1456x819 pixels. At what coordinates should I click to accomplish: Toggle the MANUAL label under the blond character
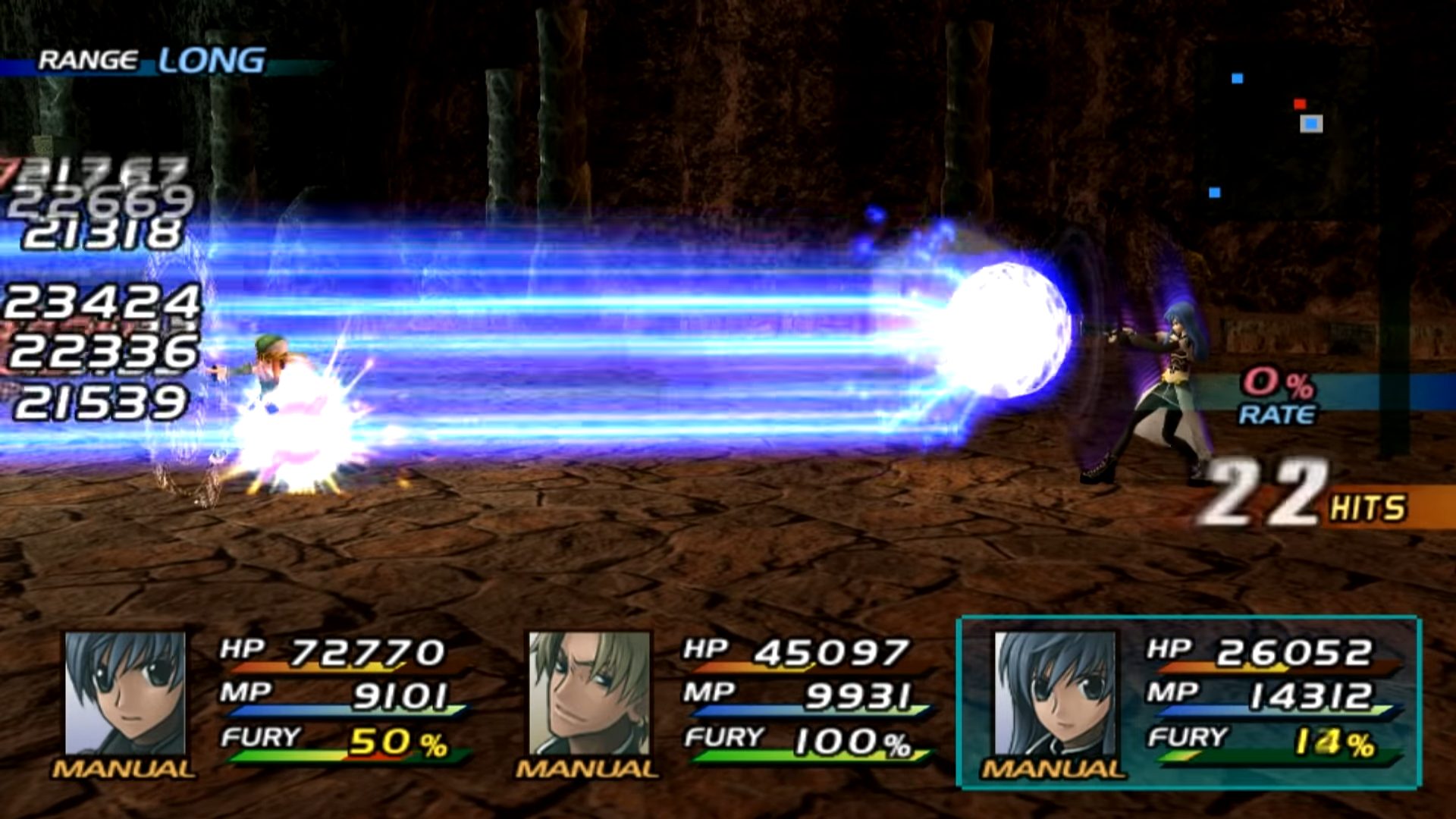586,769
